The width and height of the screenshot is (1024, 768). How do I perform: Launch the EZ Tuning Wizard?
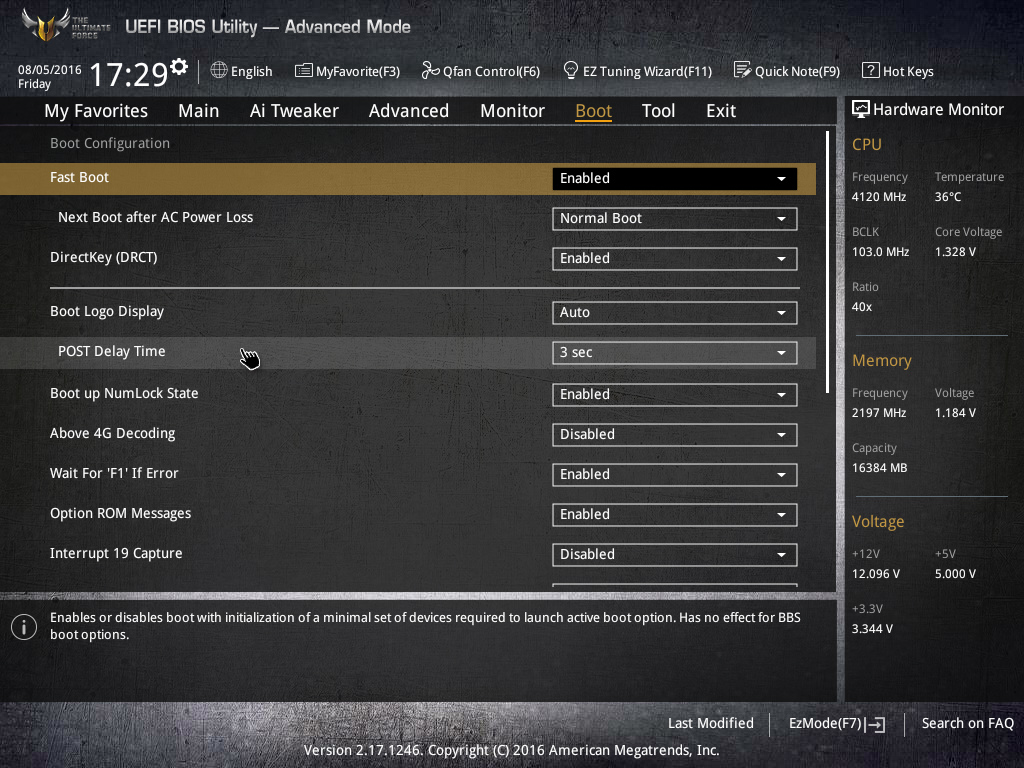coord(637,71)
